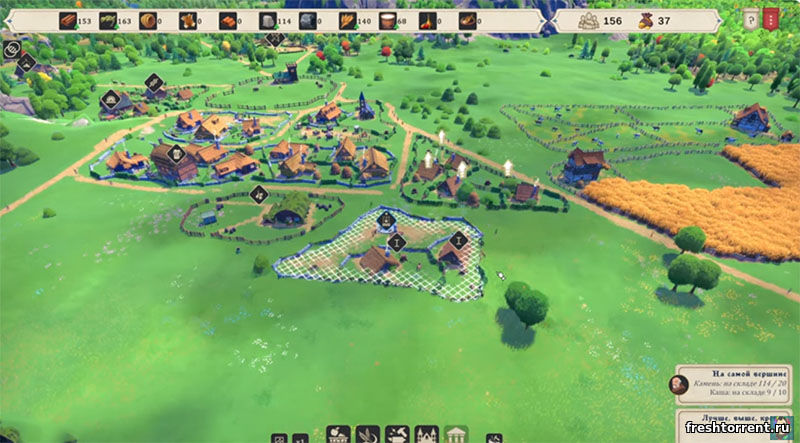Image resolution: width=800 pixels, height=443 pixels.
Task: Select the farming build category with wheat icon
Action: click(x=368, y=435)
